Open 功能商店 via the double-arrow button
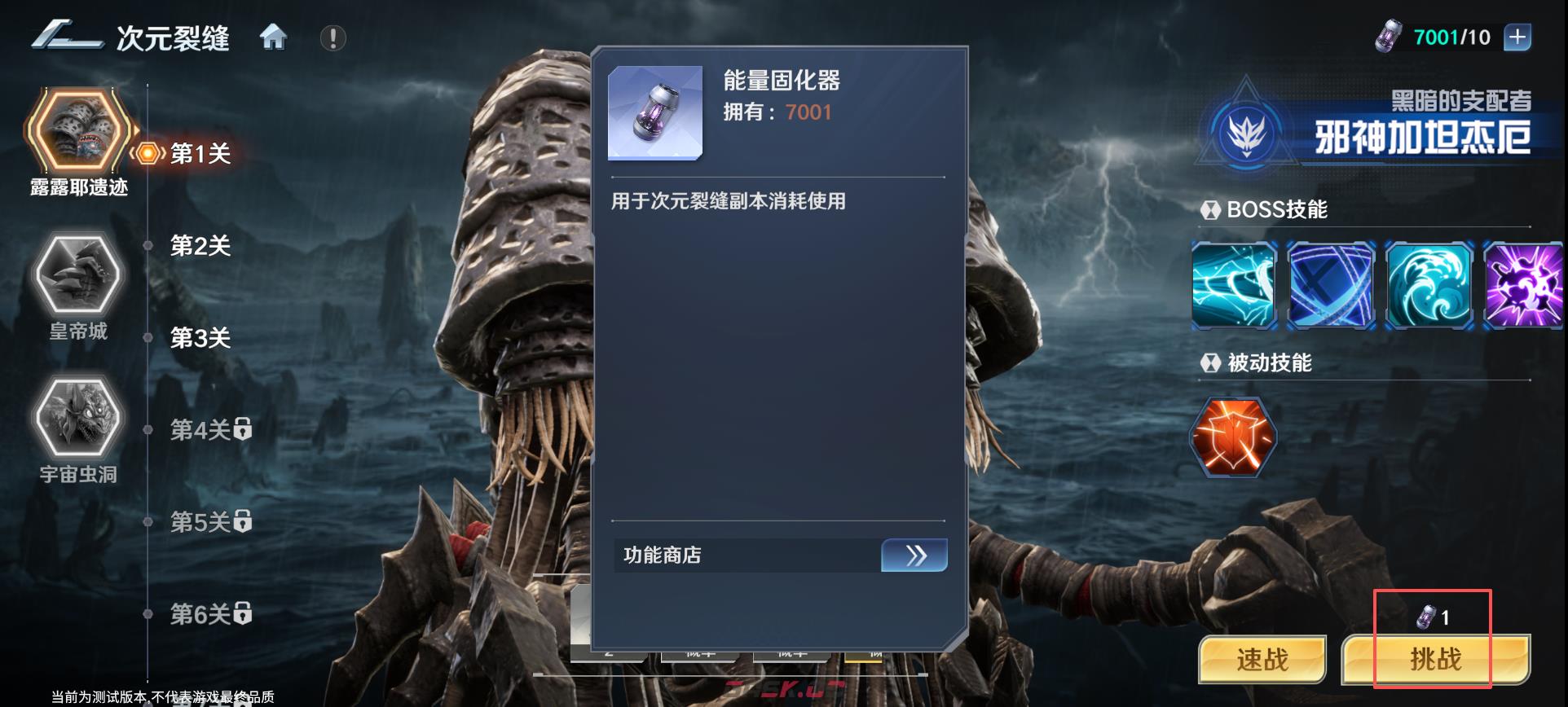 point(914,555)
